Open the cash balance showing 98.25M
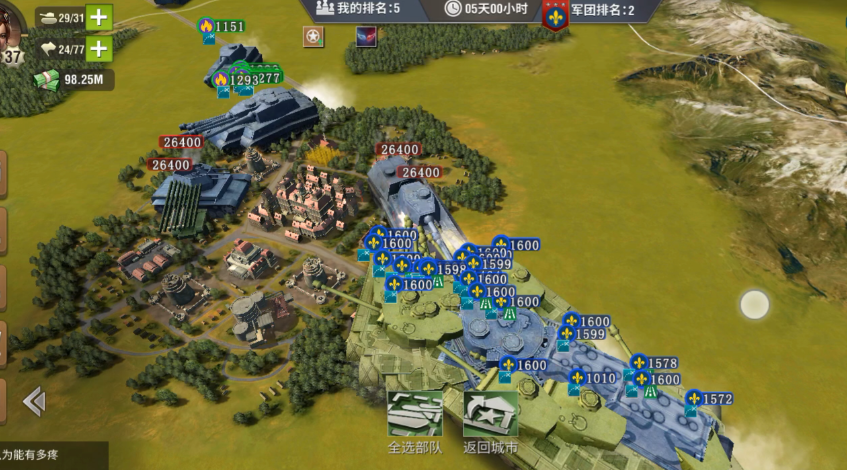Screen dimensions: 847x470 point(73,80)
